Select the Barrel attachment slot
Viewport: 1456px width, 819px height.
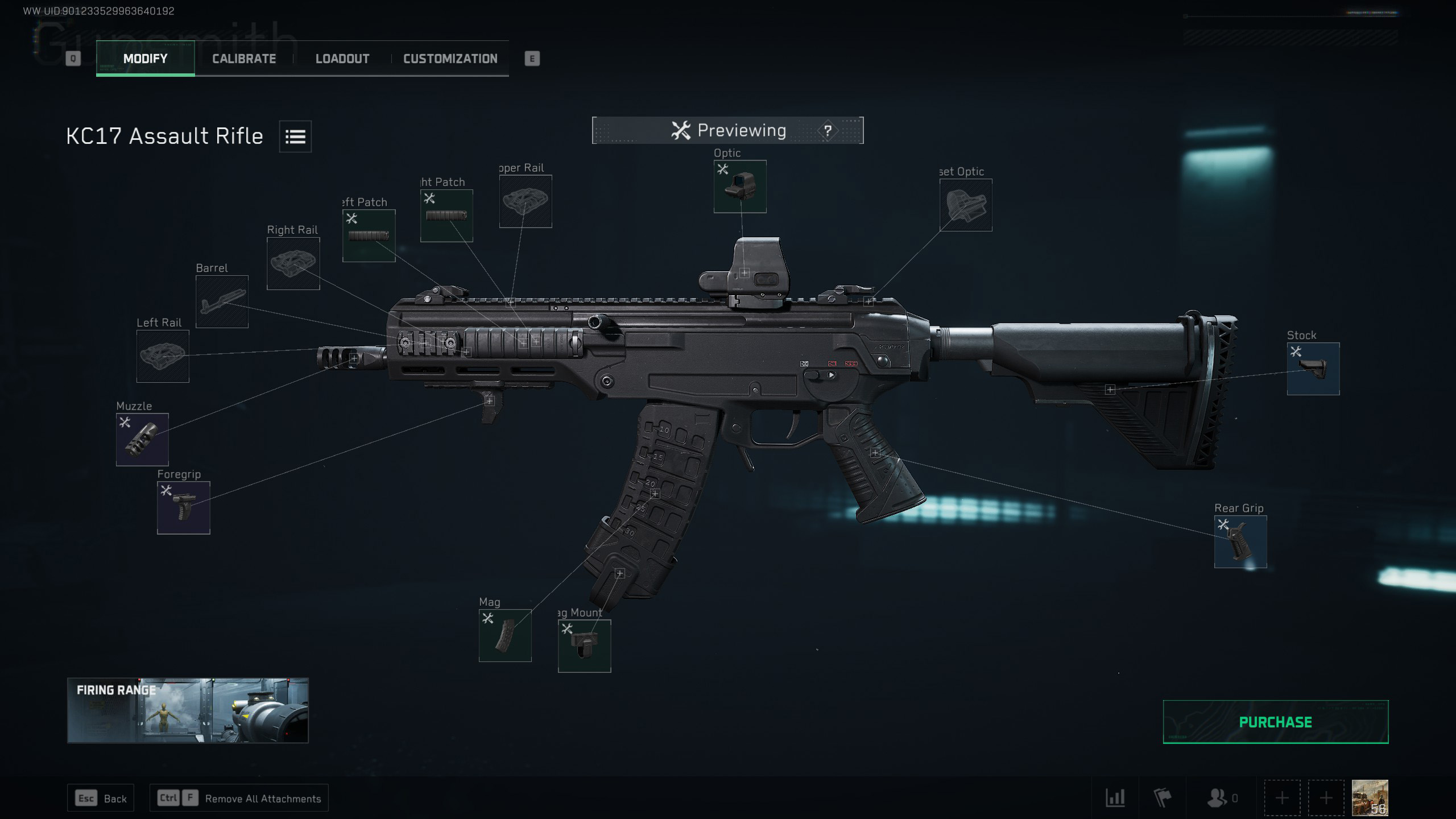click(x=222, y=301)
